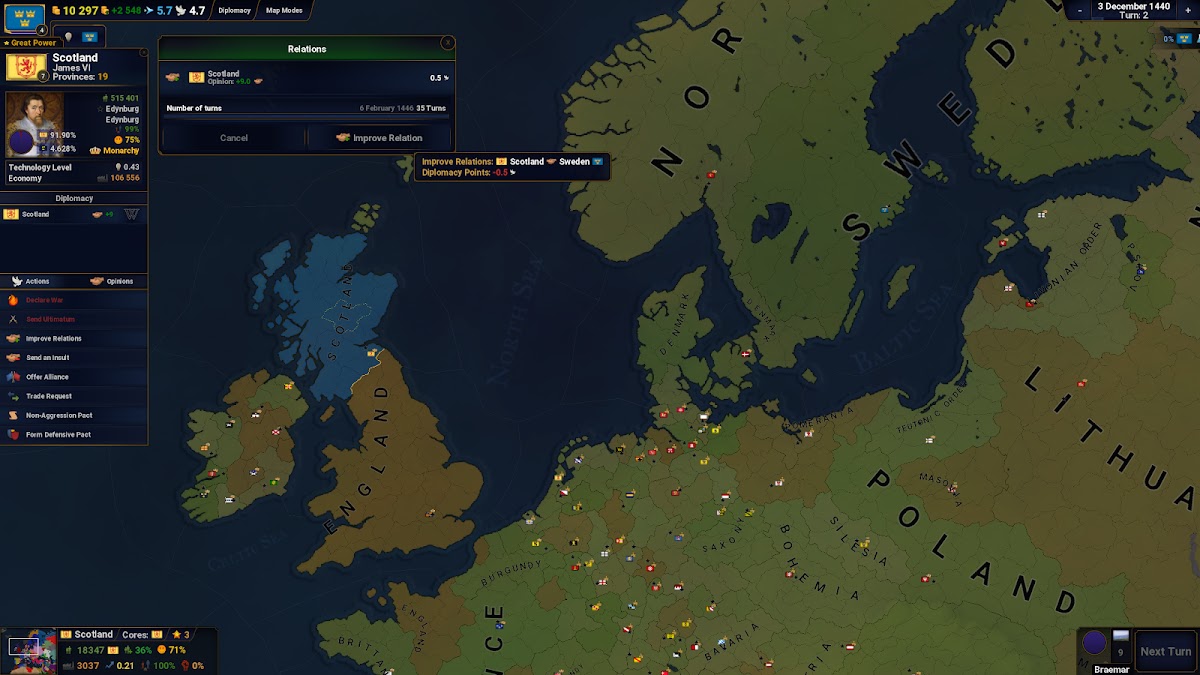This screenshot has height=675, width=1200.
Task: Select Improve Relations in the actions list
Action: coord(53,338)
